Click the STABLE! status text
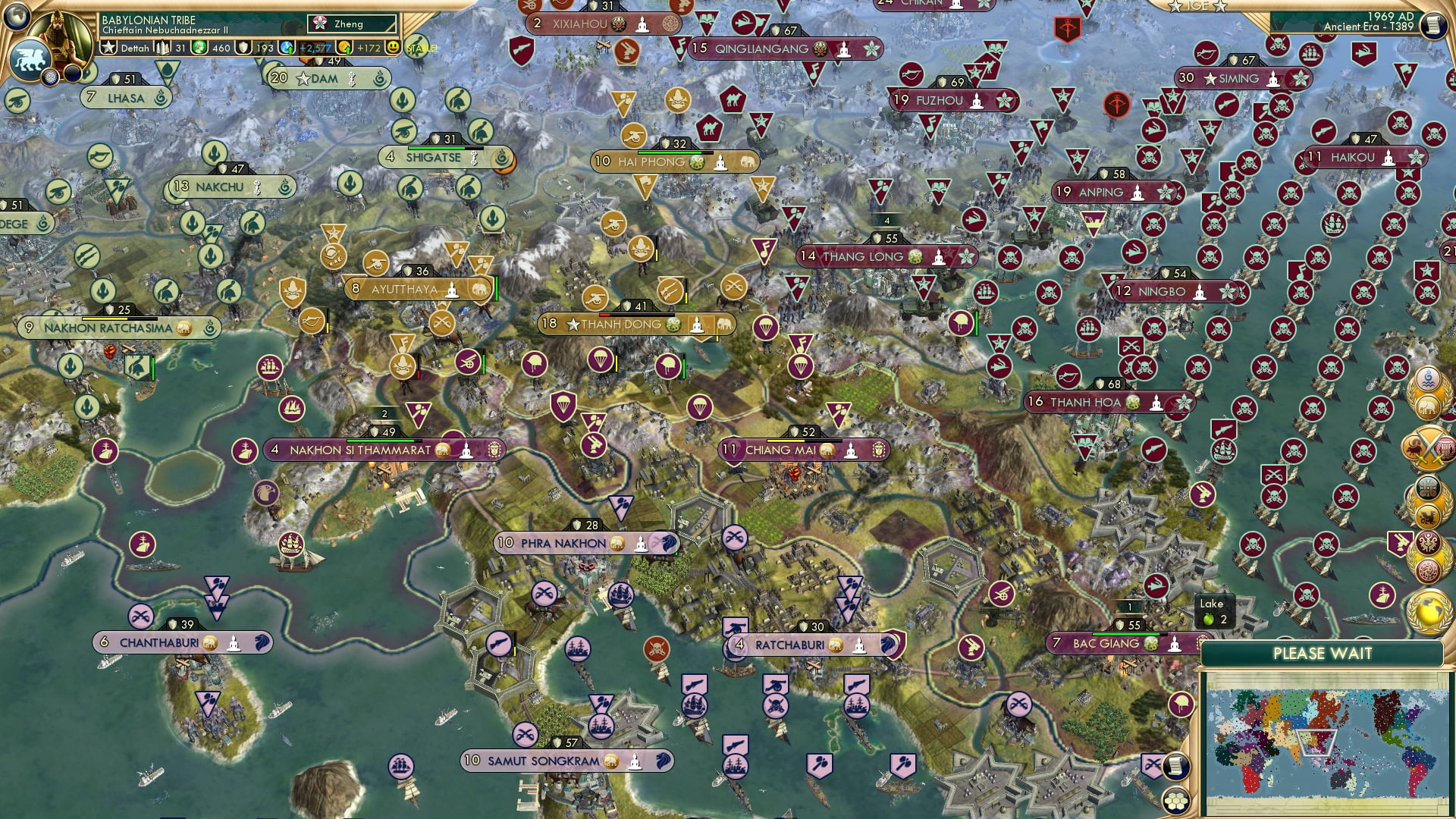This screenshot has width=1456, height=819. tap(422, 47)
